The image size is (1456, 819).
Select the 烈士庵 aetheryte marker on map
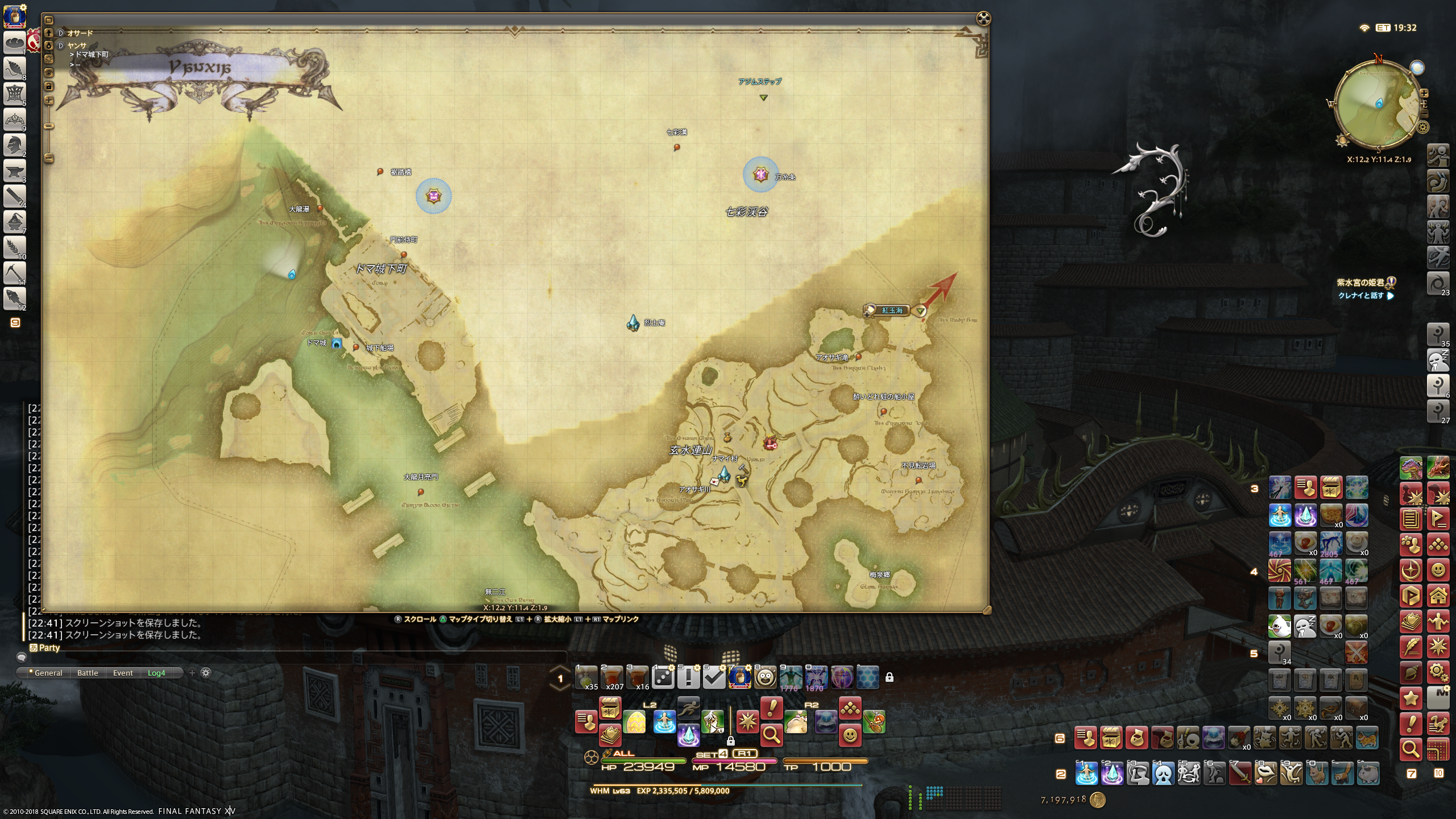click(633, 322)
